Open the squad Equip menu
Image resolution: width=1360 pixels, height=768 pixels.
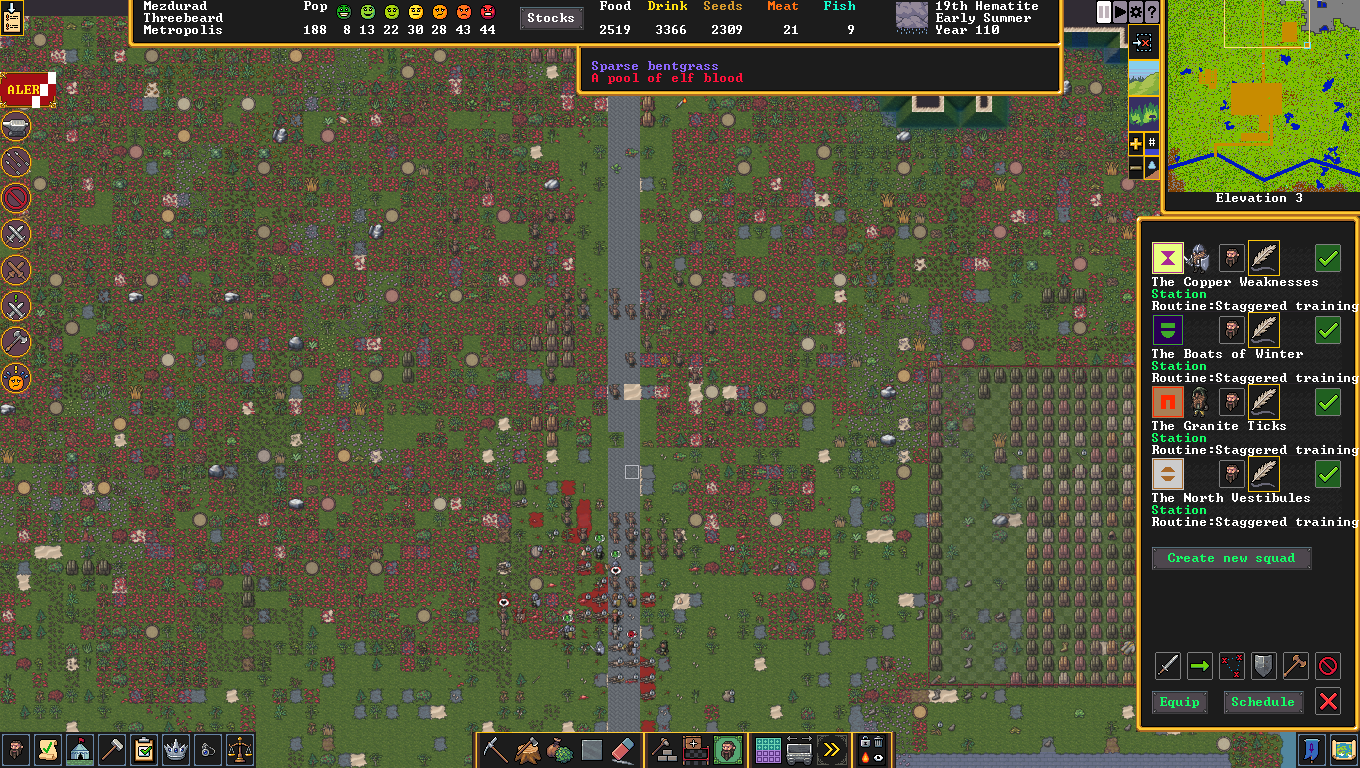tap(1179, 702)
